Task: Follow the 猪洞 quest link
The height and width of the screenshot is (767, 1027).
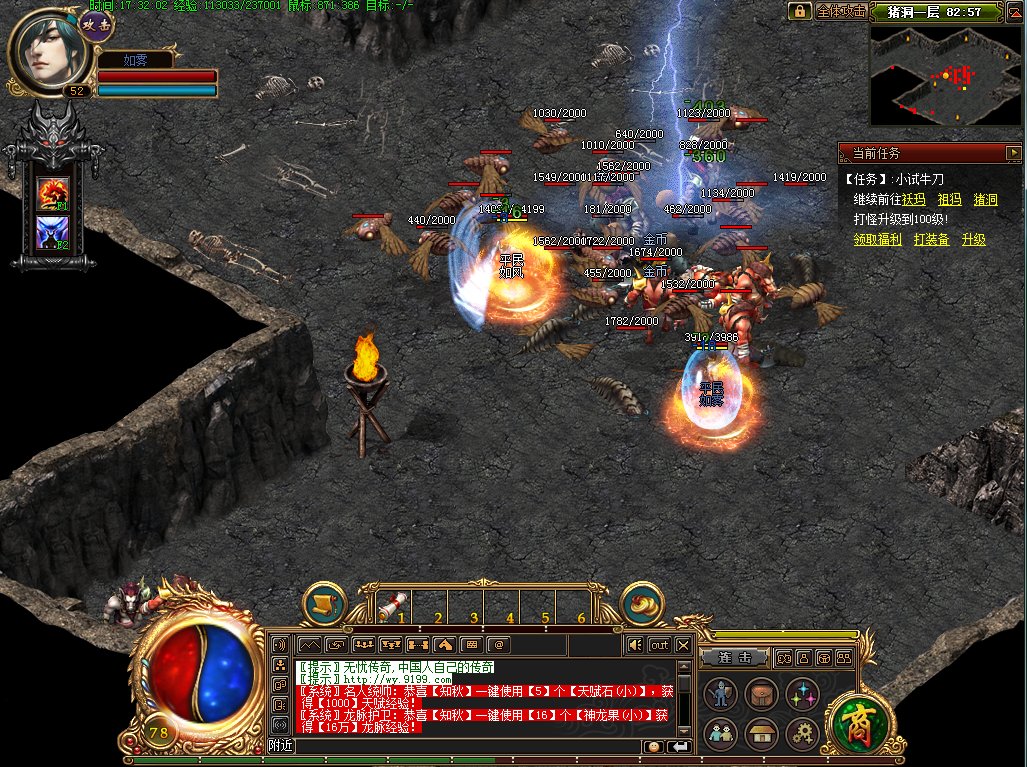Action: pos(985,200)
